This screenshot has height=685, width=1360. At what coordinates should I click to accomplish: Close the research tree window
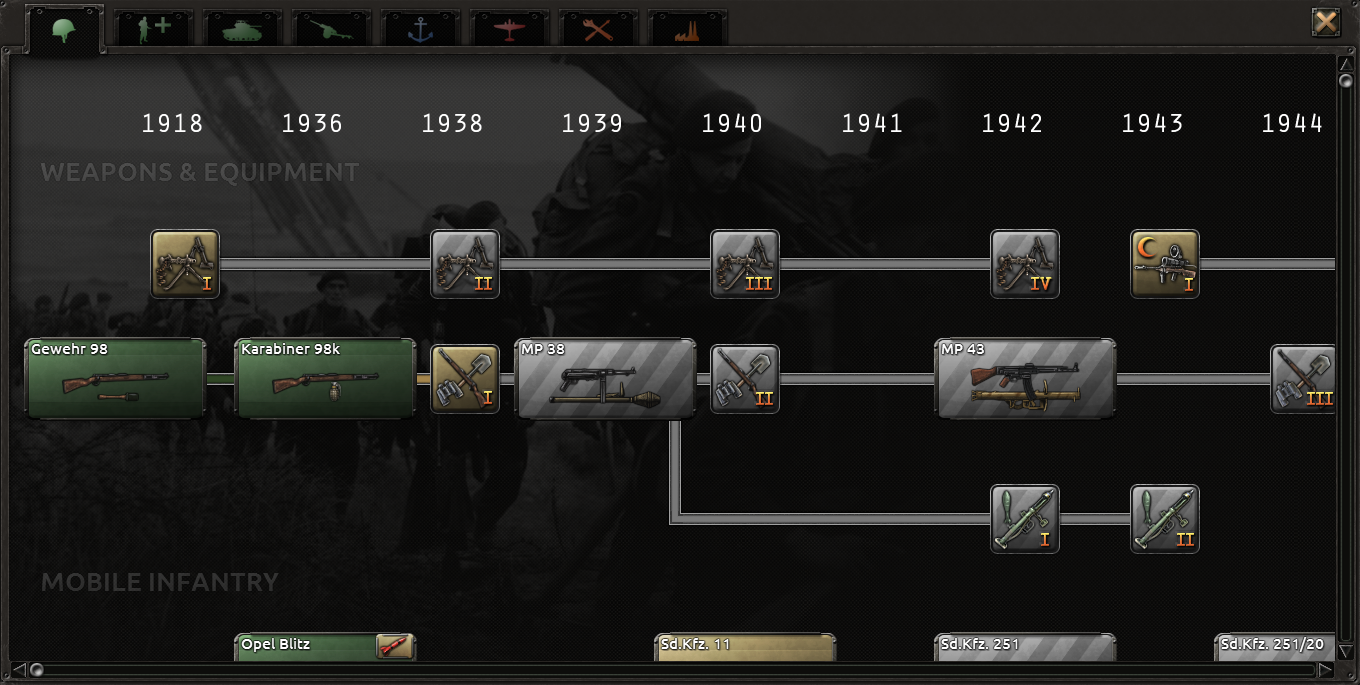click(x=1326, y=22)
